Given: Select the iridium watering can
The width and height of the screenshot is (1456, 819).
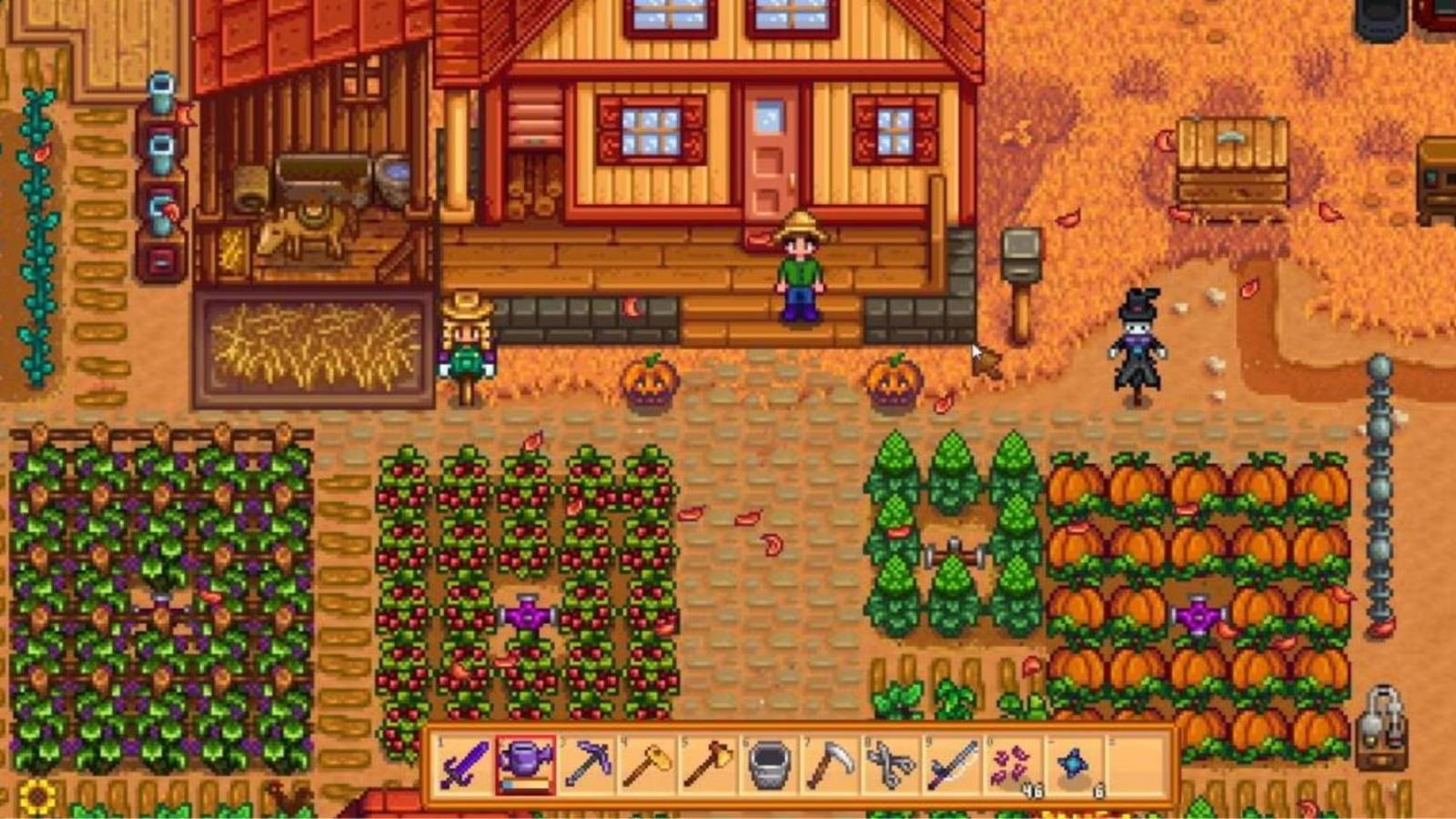Looking at the screenshot, I should [x=528, y=764].
